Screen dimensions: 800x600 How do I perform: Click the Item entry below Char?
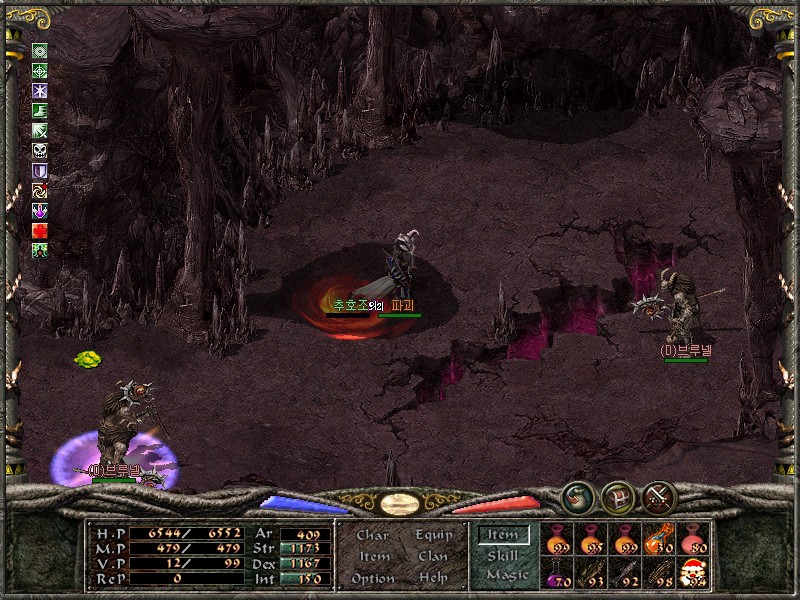372,556
